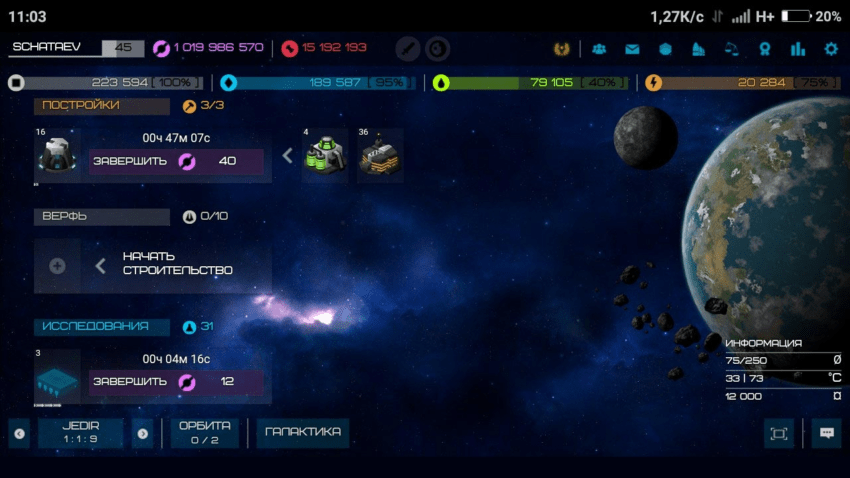
Task: Show the bar chart statistics
Action: click(x=797, y=48)
